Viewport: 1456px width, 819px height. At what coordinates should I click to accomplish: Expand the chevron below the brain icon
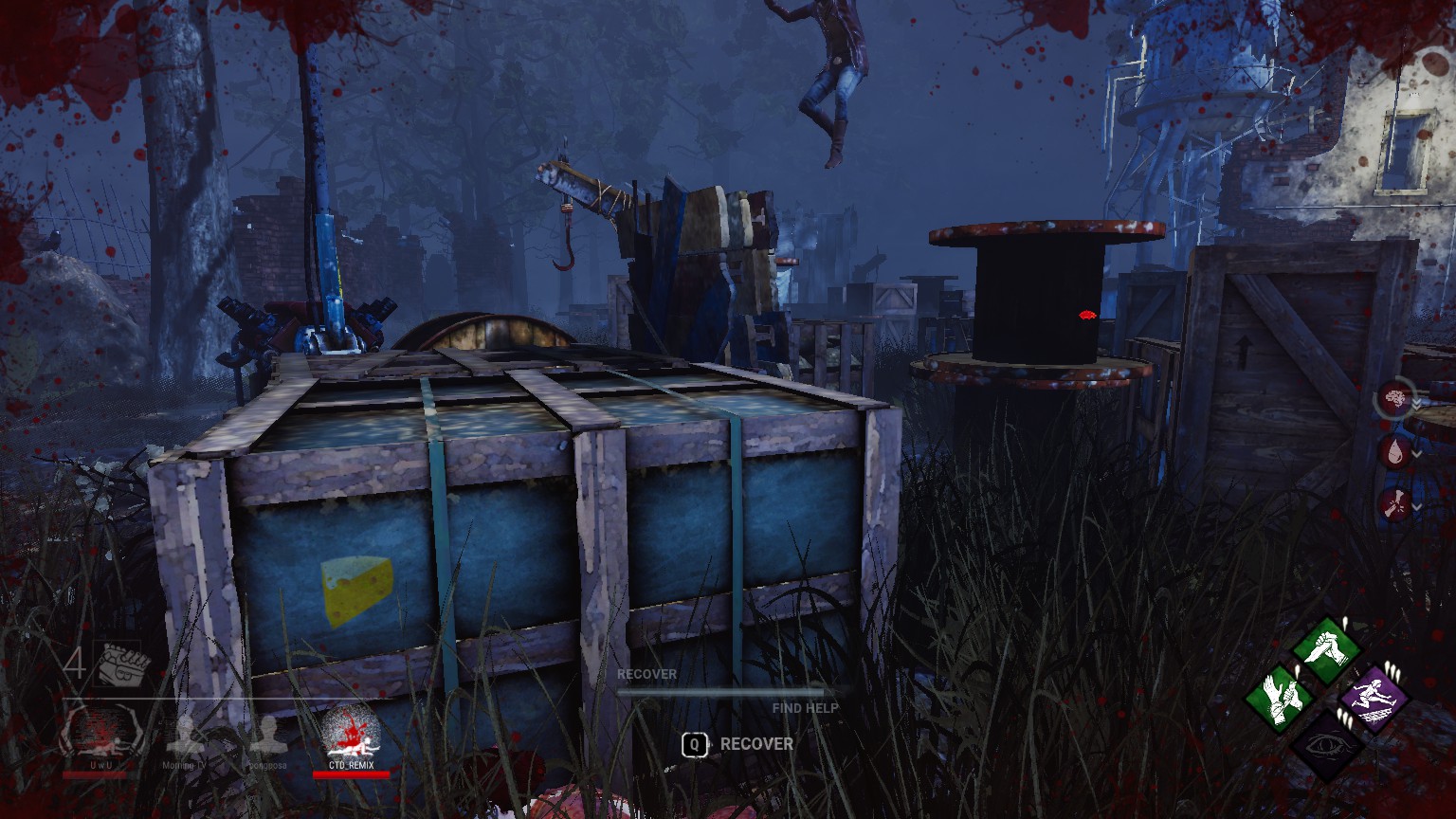click(x=1416, y=403)
